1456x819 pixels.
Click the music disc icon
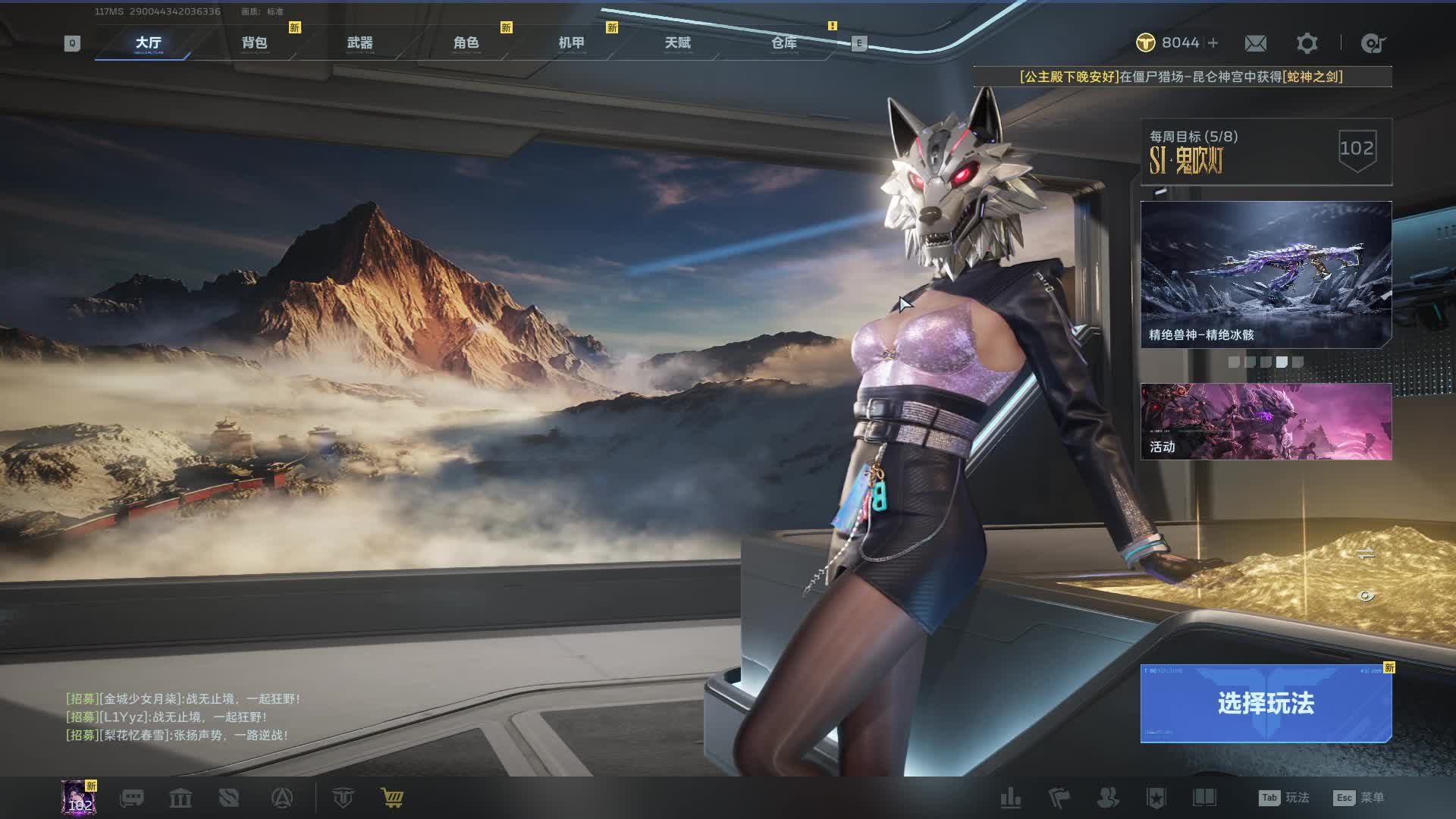click(x=1373, y=43)
